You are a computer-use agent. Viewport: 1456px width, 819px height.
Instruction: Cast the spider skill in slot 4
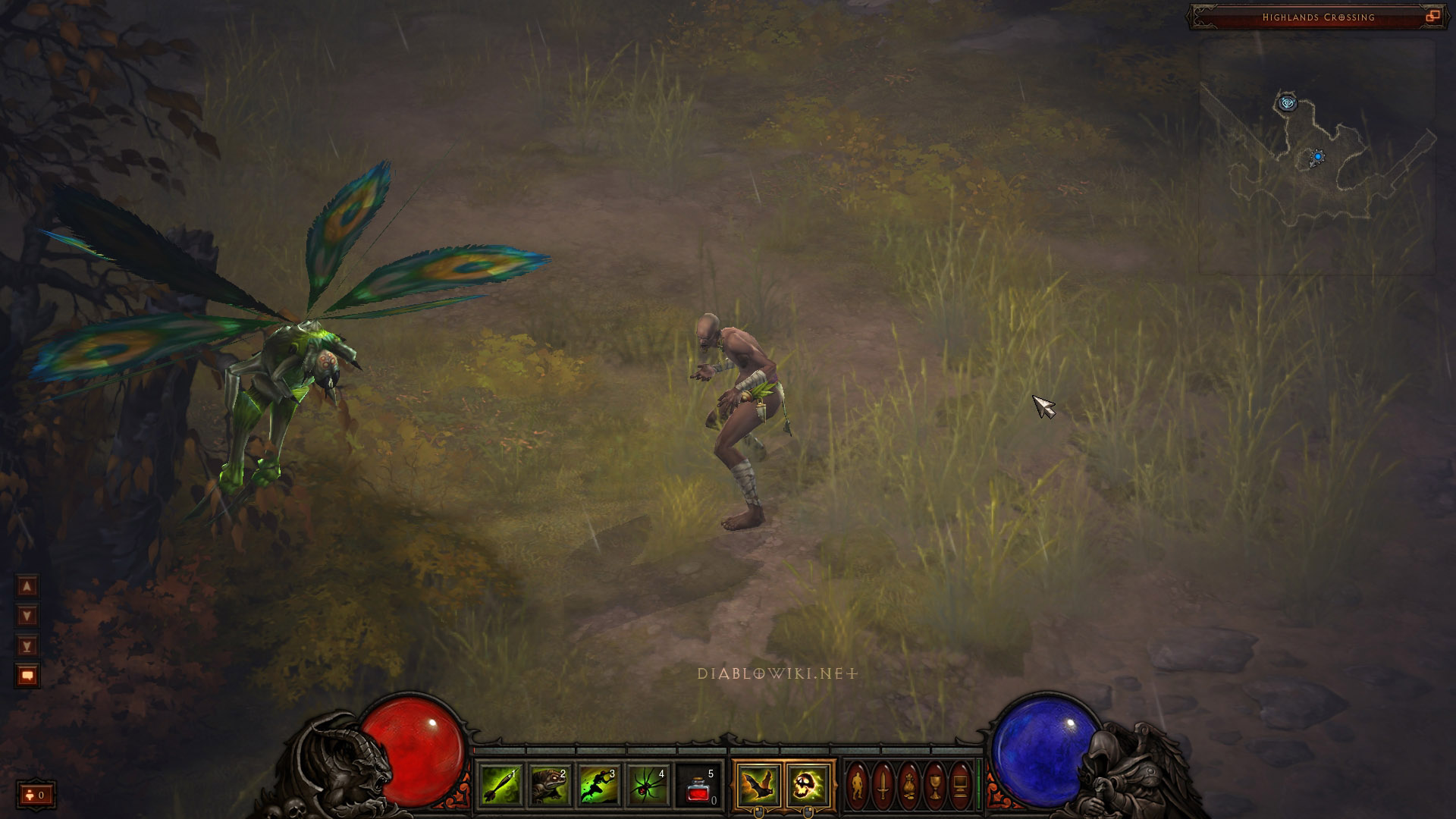(648, 786)
